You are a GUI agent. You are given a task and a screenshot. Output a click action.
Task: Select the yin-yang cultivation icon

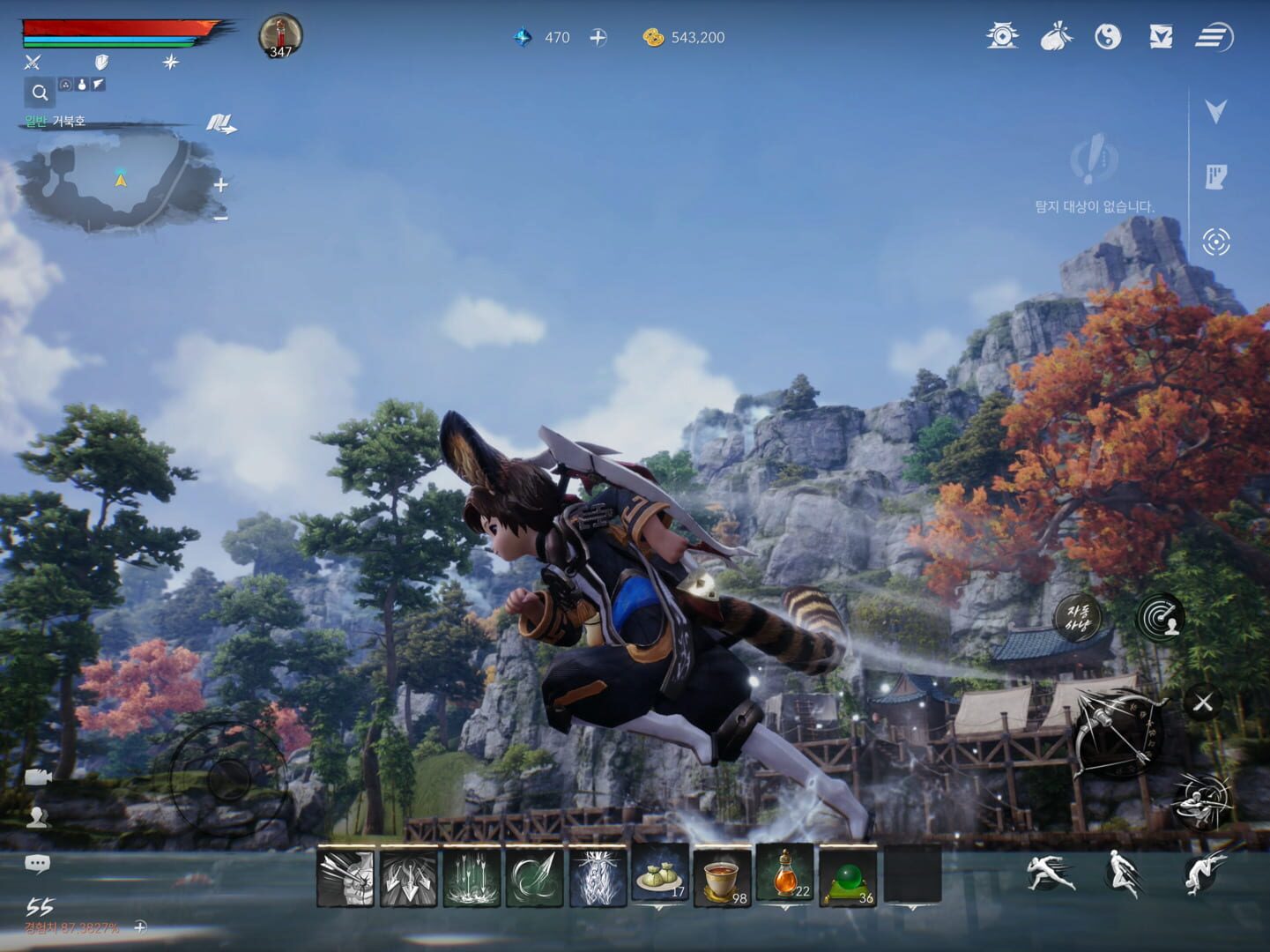(1109, 37)
